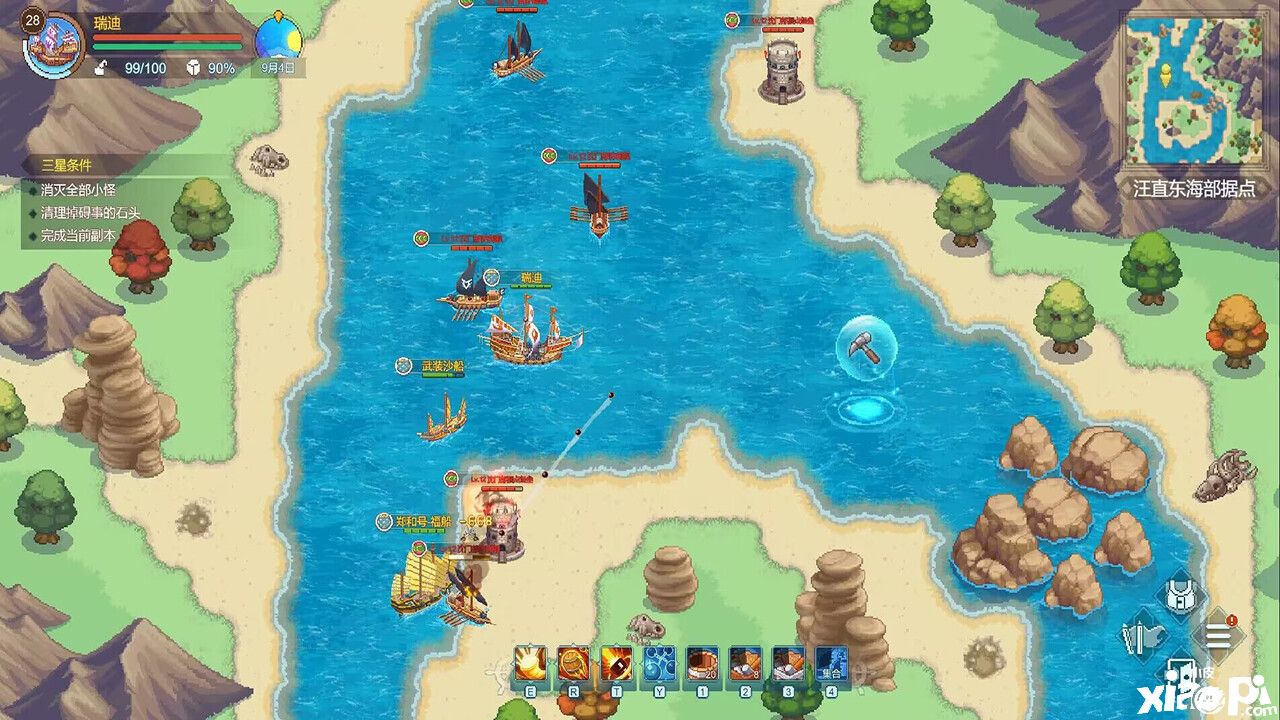Trigger the bomb explosion skill on T
This screenshot has height=720, width=1280.
tap(616, 664)
